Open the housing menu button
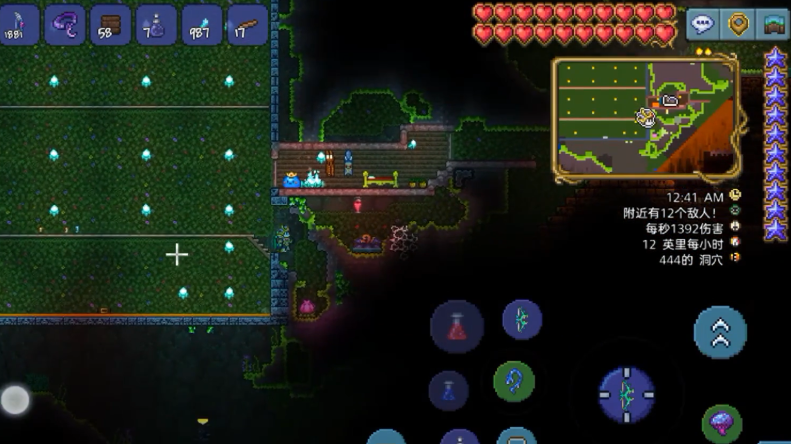The height and width of the screenshot is (444, 791). [773, 24]
